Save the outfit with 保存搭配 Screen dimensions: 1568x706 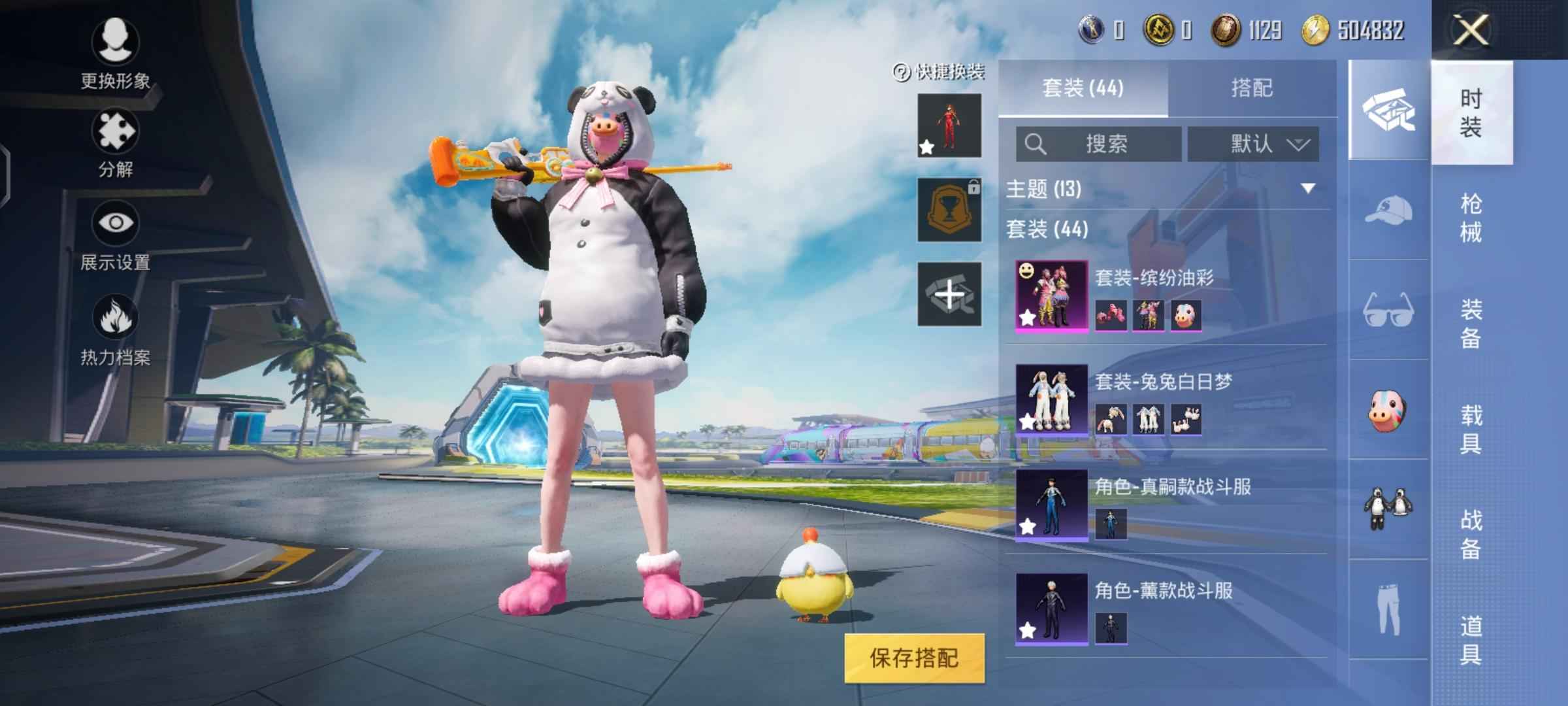(x=914, y=658)
